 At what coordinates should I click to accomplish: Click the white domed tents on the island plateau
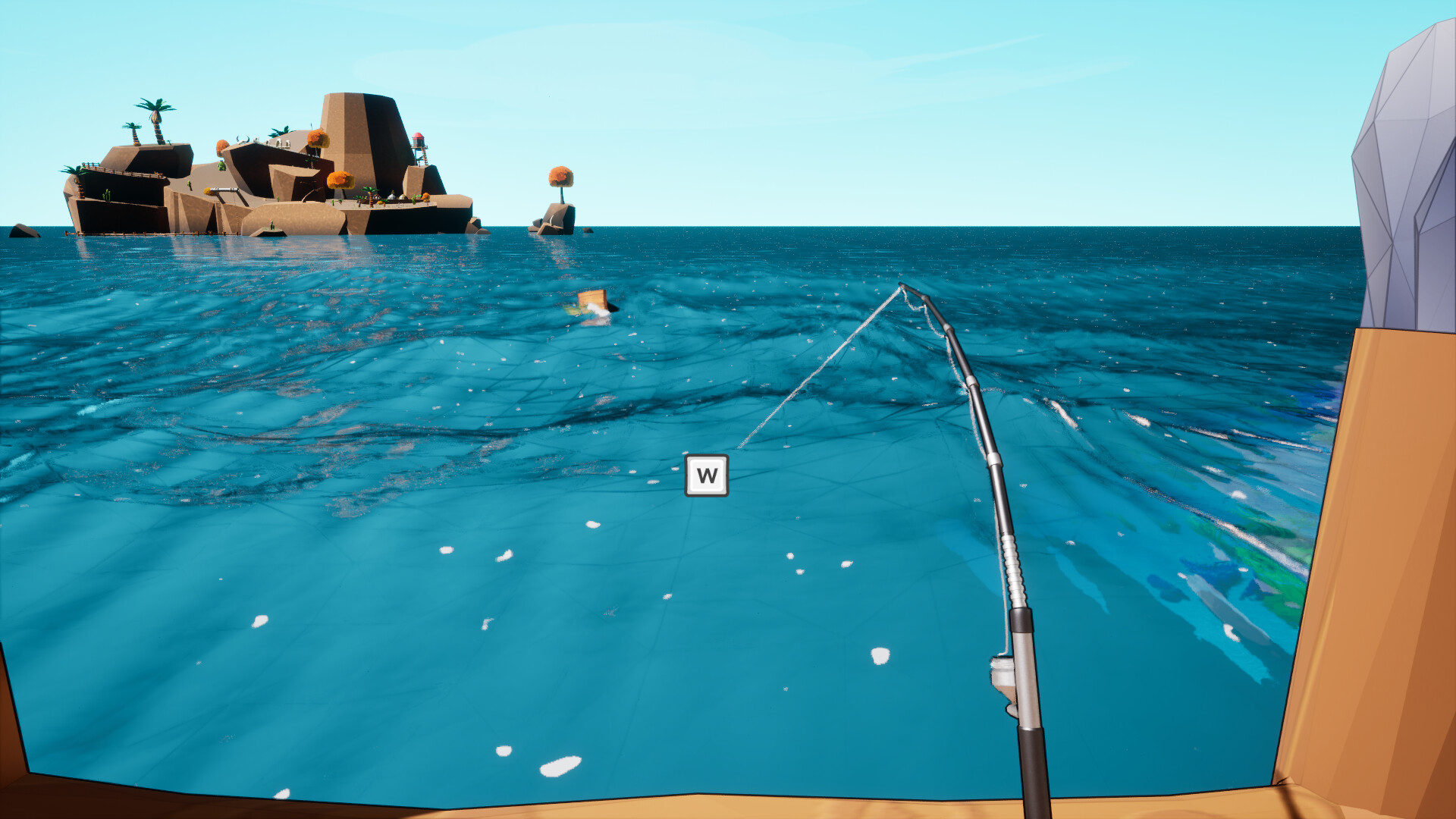point(395,198)
